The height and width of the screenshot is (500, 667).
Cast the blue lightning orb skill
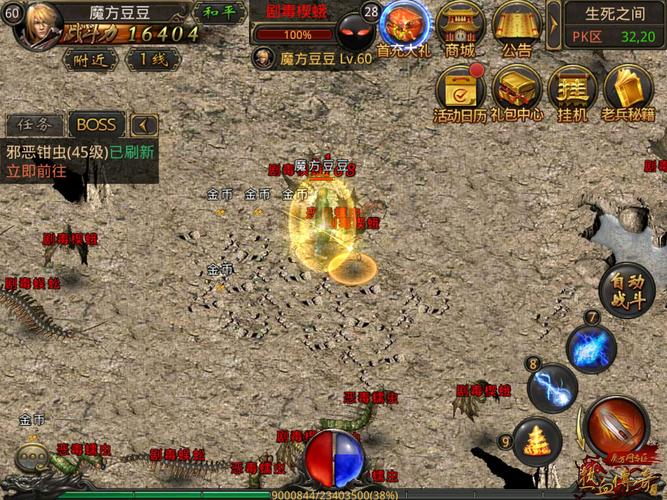591,349
